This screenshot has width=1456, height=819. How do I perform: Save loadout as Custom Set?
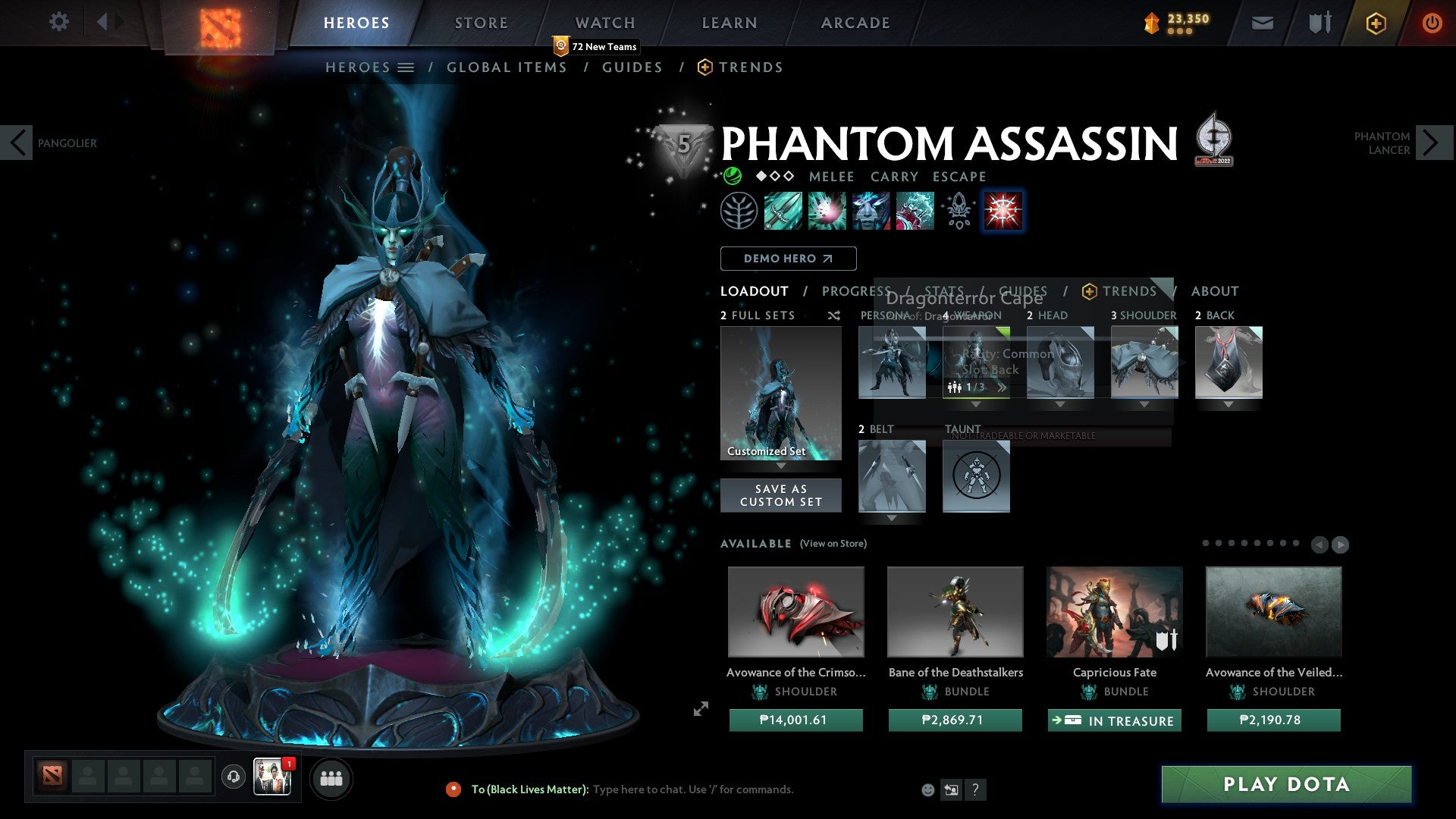780,495
